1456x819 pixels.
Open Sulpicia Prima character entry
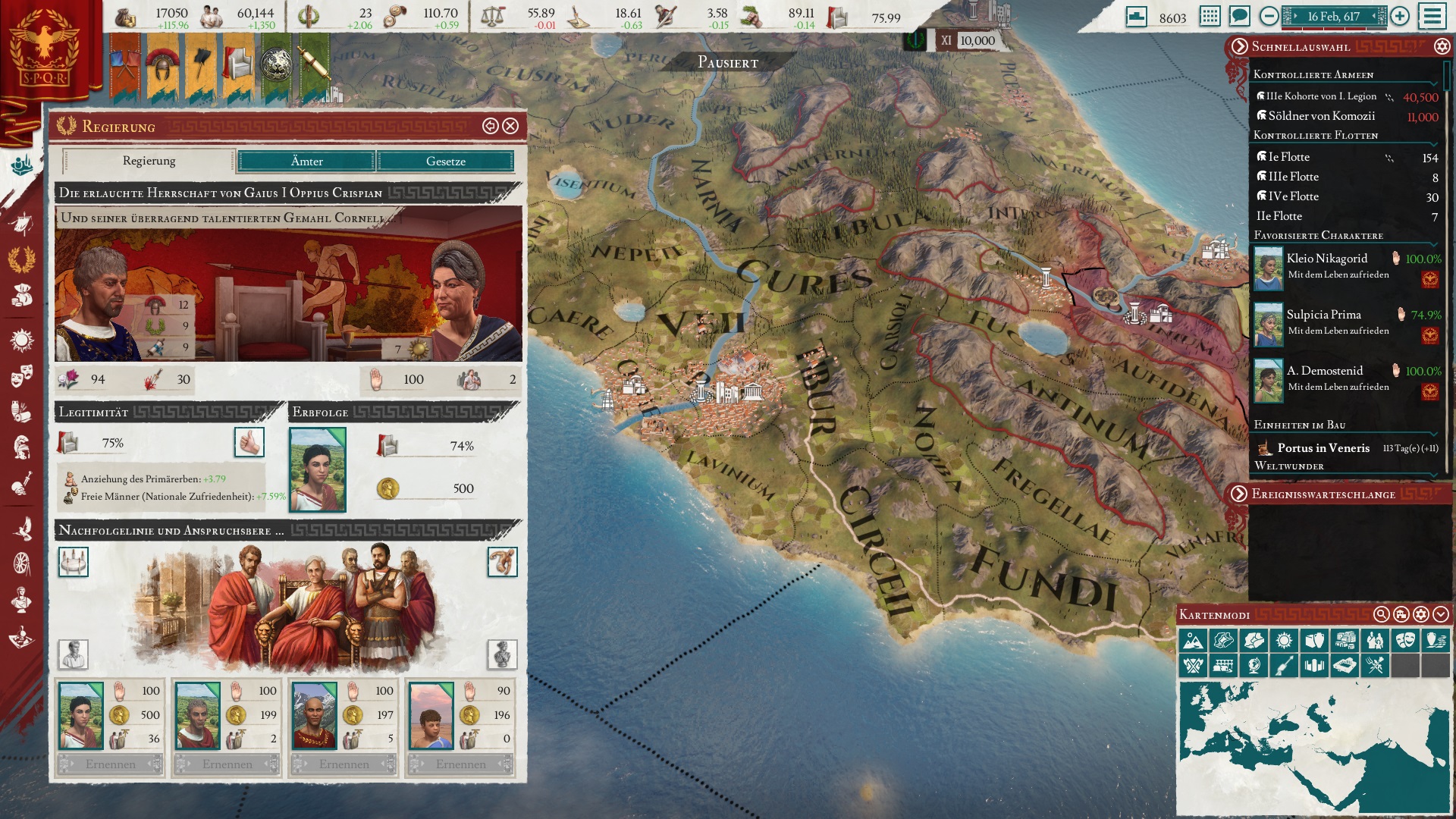tap(1323, 315)
